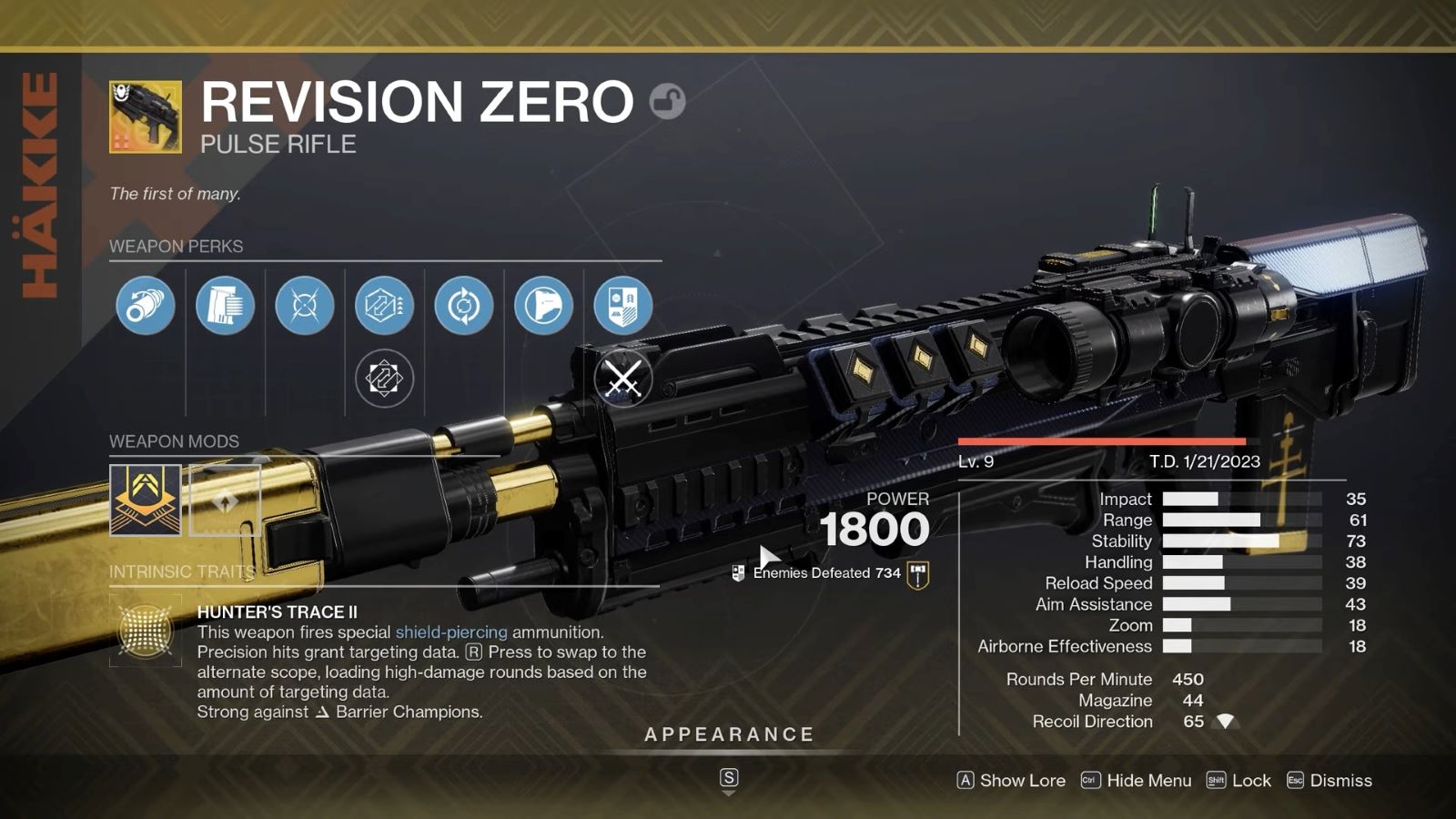Screen dimensions: 1456x819
Task: Open the crossed-reticle scope perk icon
Action: 304,307
